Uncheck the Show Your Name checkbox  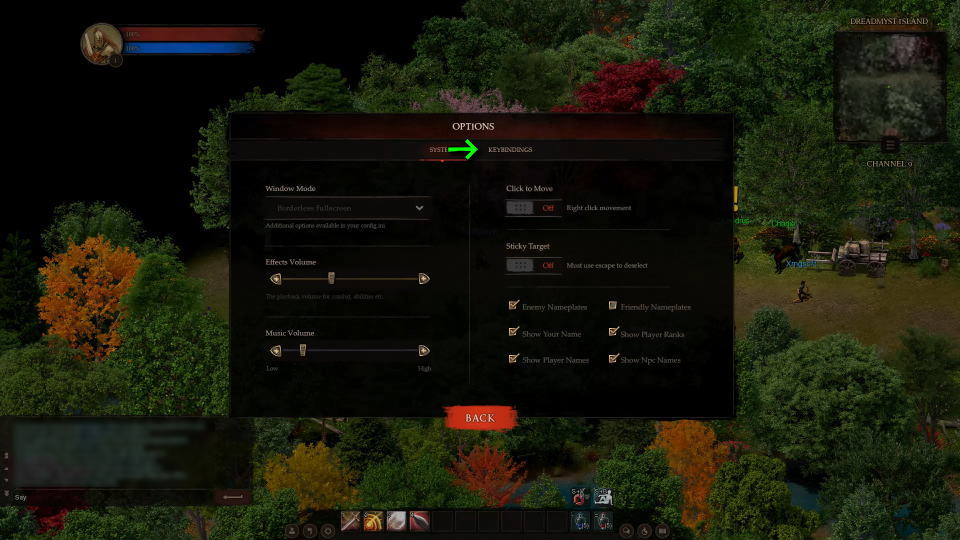tap(514, 333)
